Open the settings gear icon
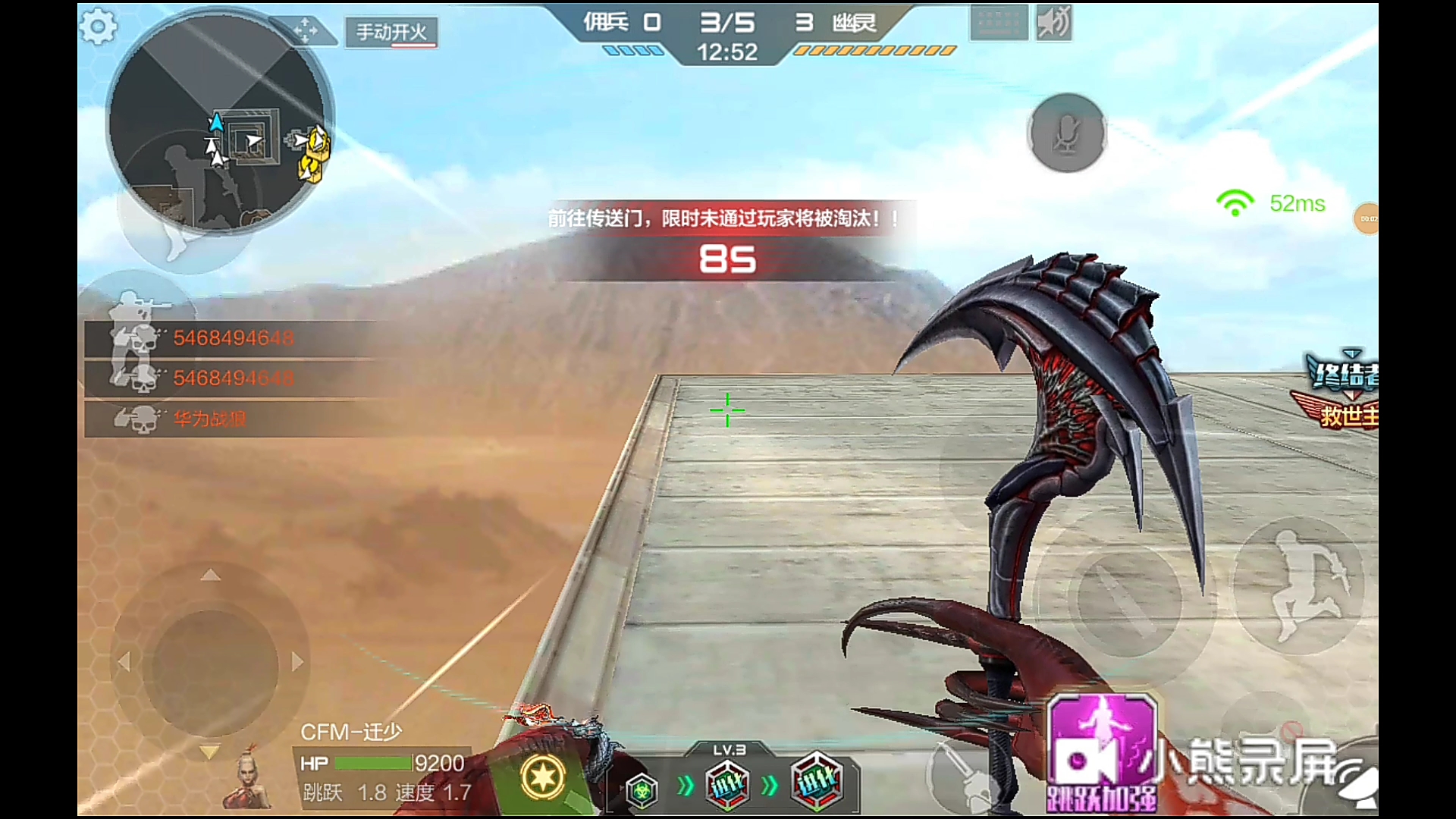 [98, 27]
